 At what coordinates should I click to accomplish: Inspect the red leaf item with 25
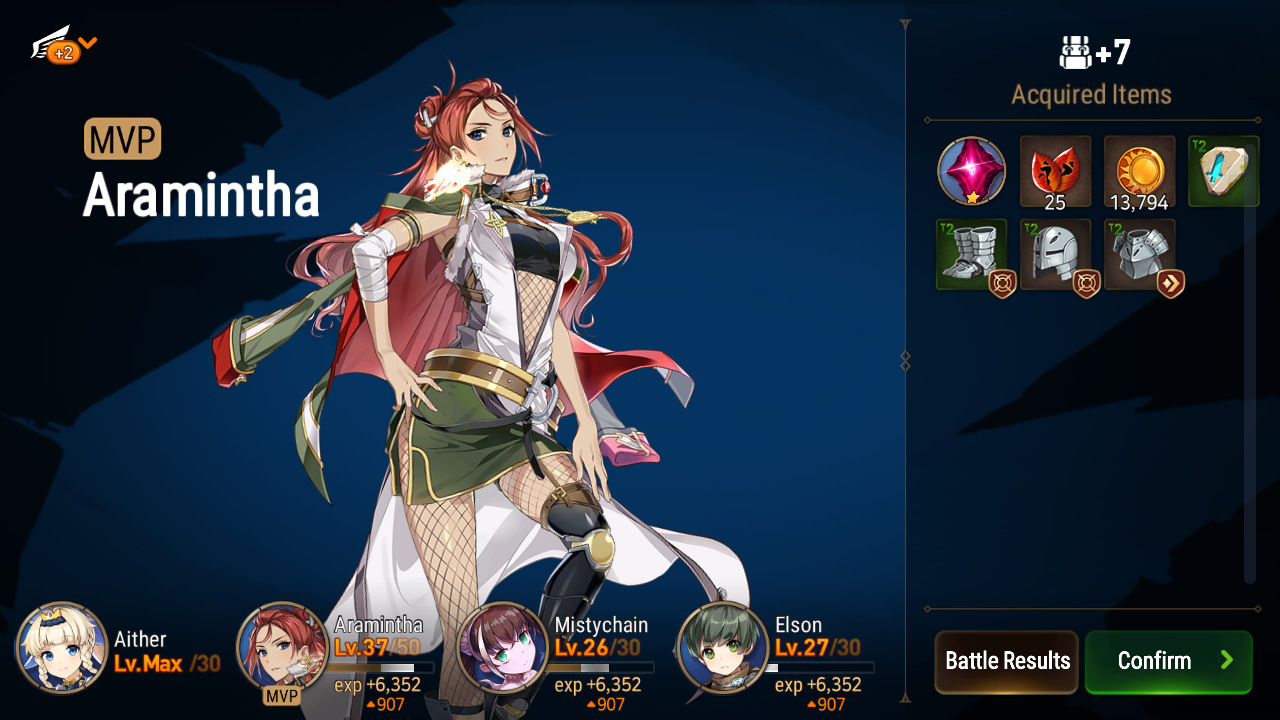click(1055, 171)
